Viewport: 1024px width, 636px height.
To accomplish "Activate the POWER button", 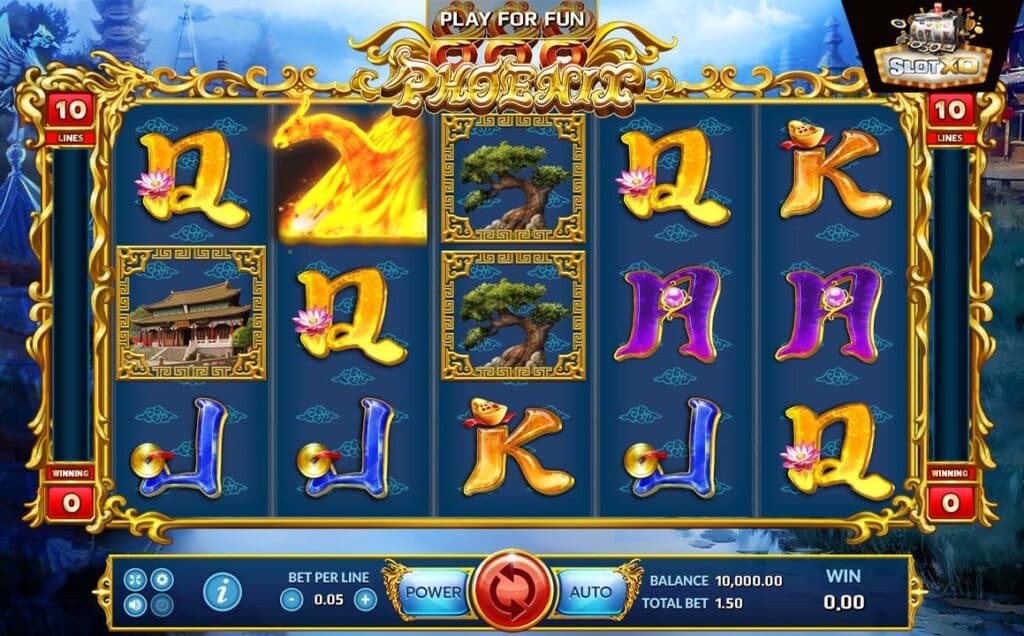I will [433, 592].
